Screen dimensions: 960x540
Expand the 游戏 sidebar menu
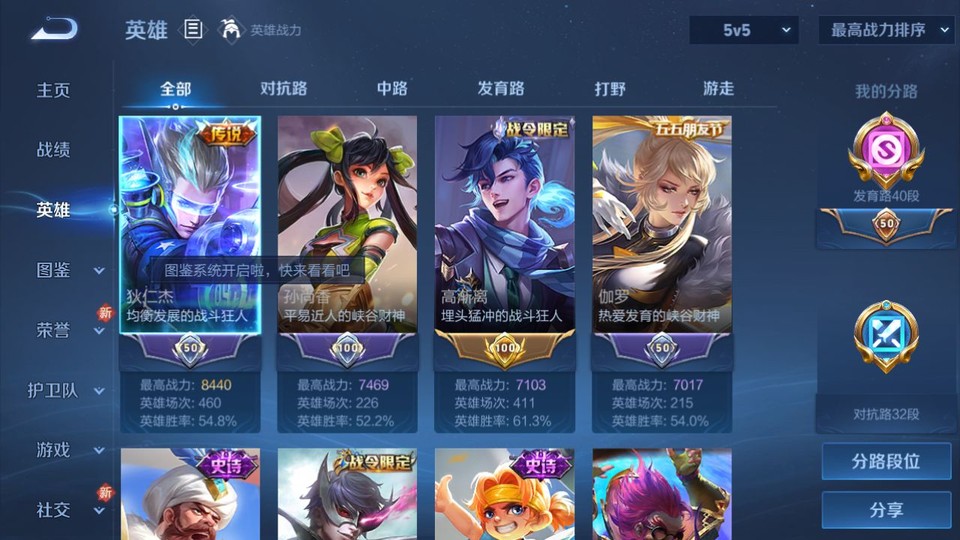[x=68, y=450]
